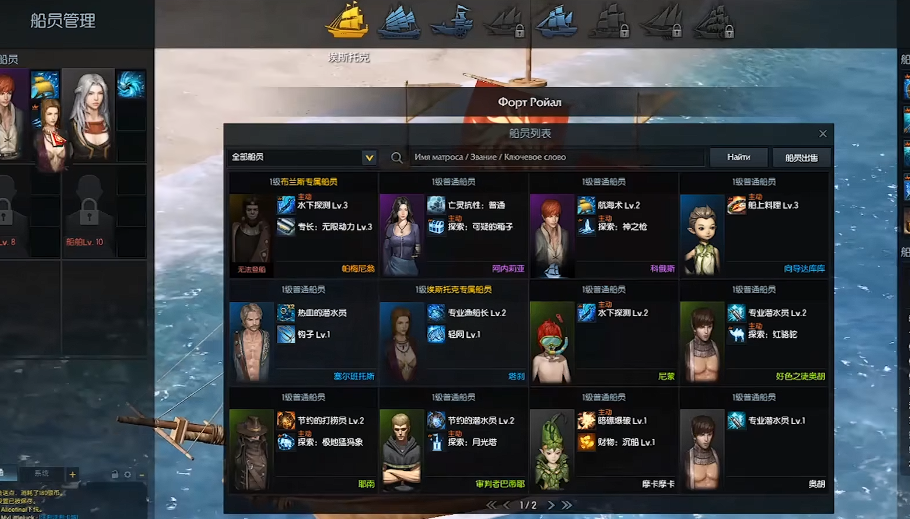Select the golden 埃斯托克 ship icon
910x519 pixels.
pyautogui.click(x=348, y=21)
